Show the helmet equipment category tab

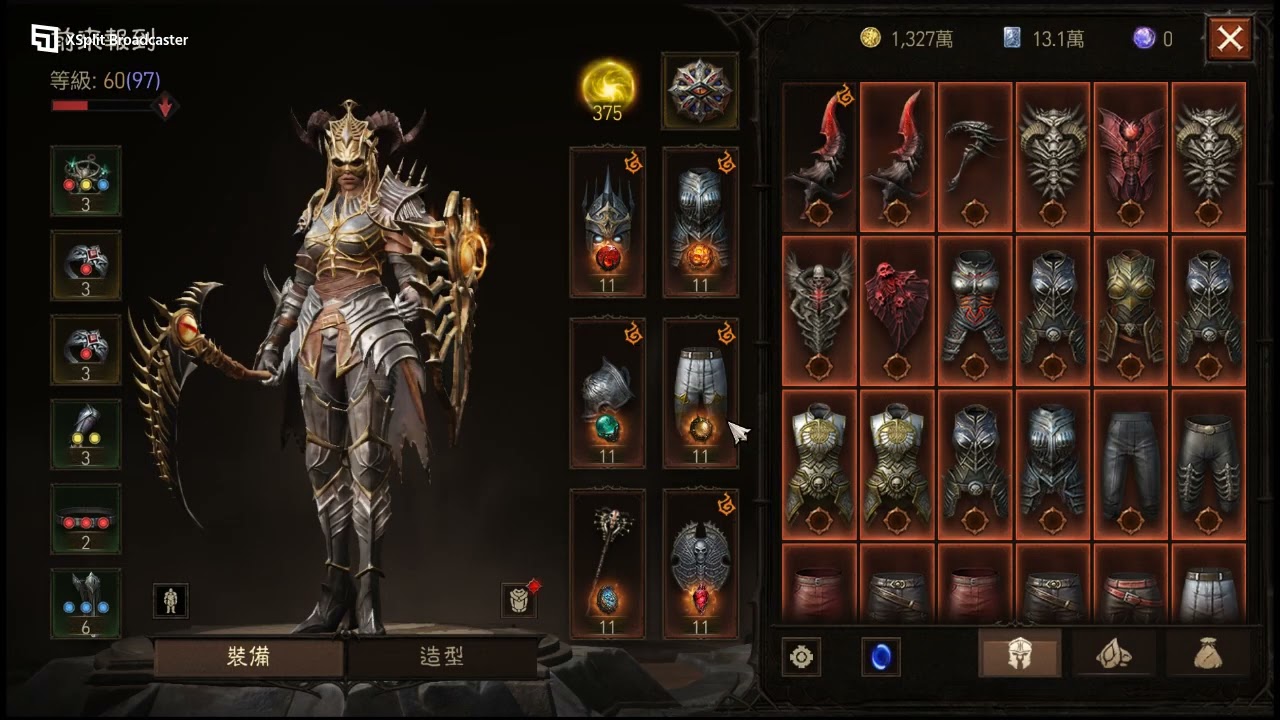pyautogui.click(x=1019, y=656)
